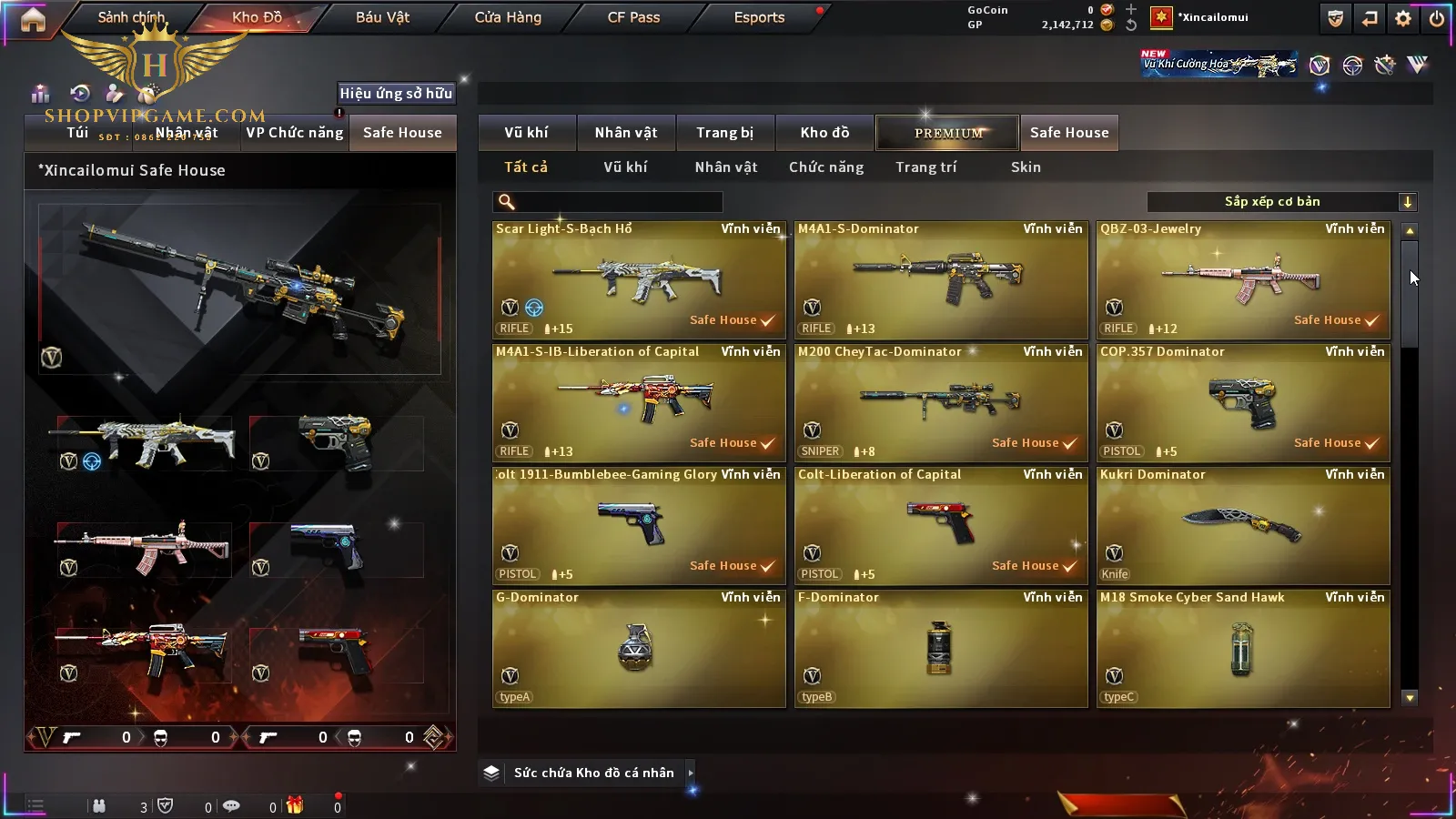The image size is (1456, 819).
Task: Select the Scar Light-S-Bạch Hổ rifle
Action: point(639,280)
